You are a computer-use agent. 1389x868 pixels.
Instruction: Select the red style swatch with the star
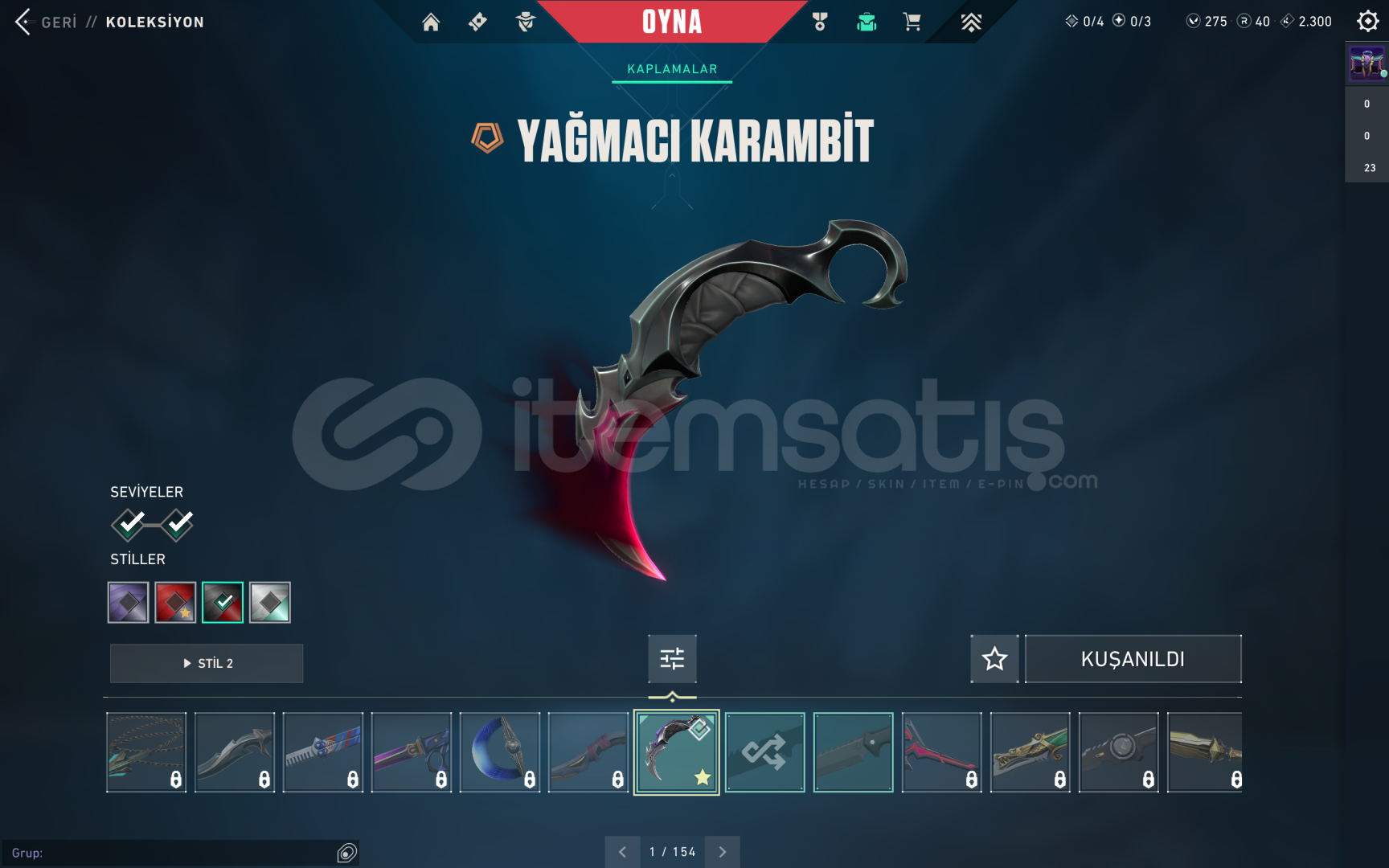pos(175,601)
